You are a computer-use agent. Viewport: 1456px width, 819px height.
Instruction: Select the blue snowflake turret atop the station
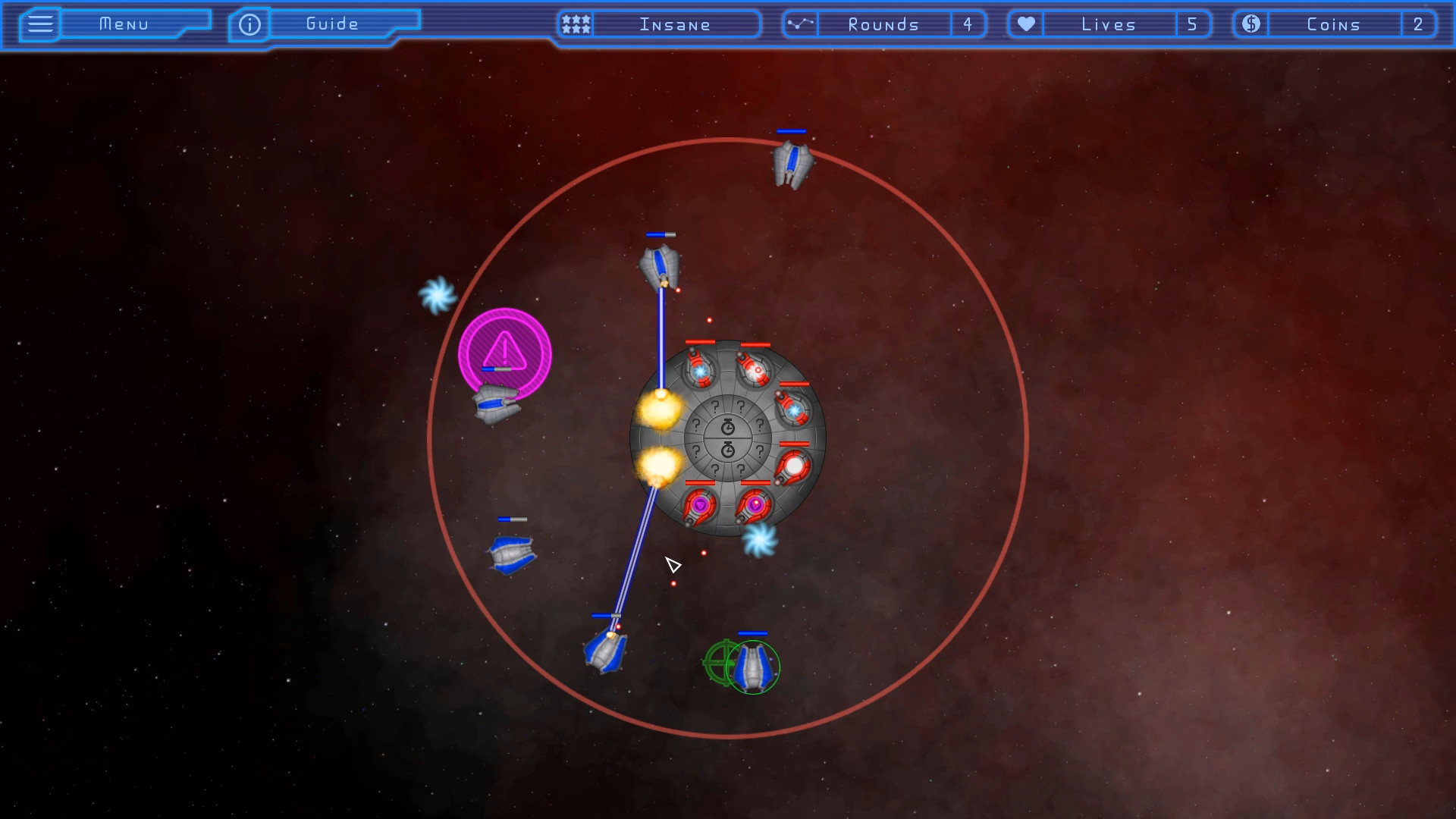[699, 372]
